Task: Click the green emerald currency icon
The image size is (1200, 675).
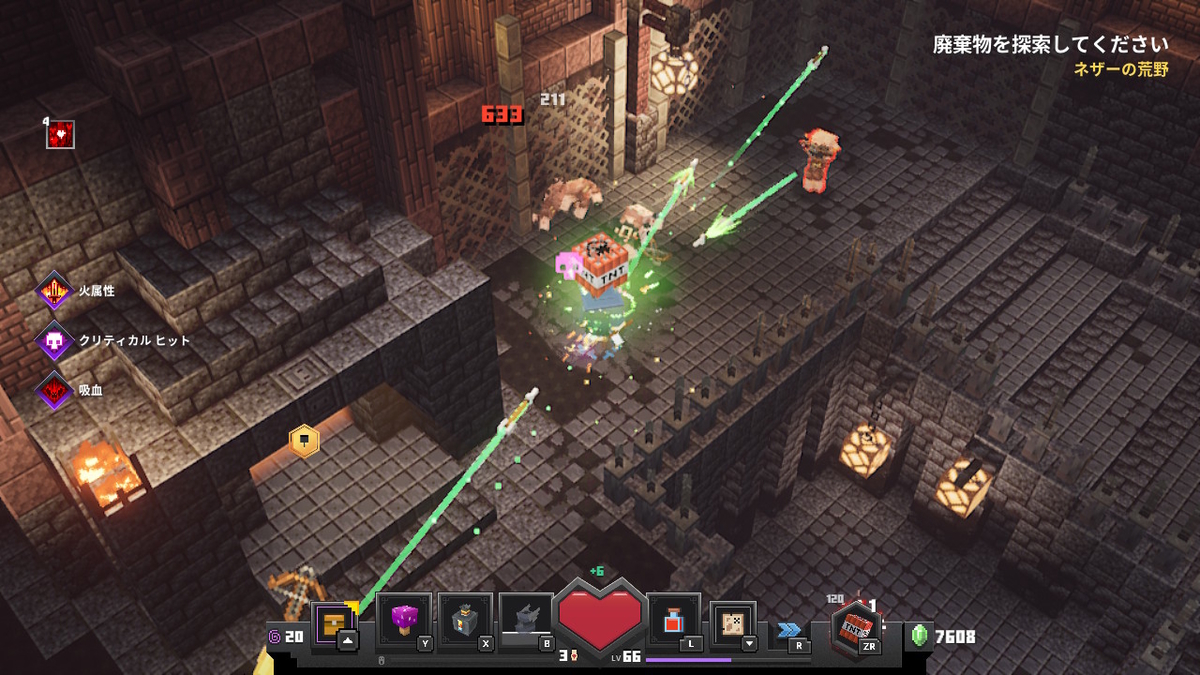Action: click(x=920, y=636)
